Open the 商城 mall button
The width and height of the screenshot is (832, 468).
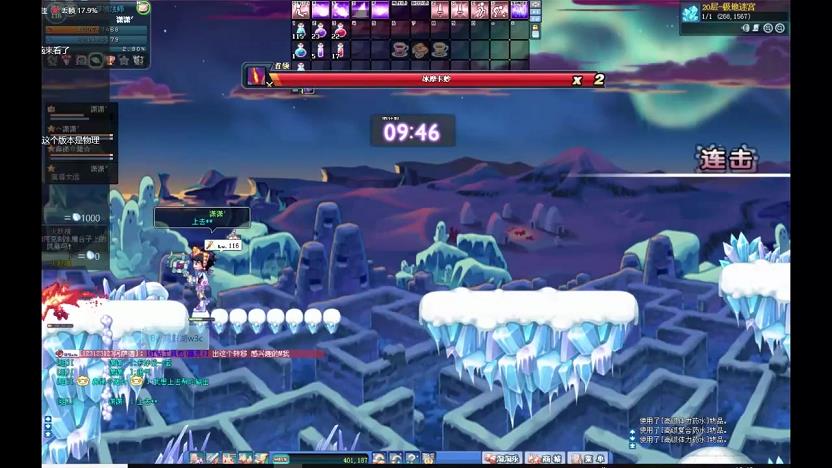[551, 458]
